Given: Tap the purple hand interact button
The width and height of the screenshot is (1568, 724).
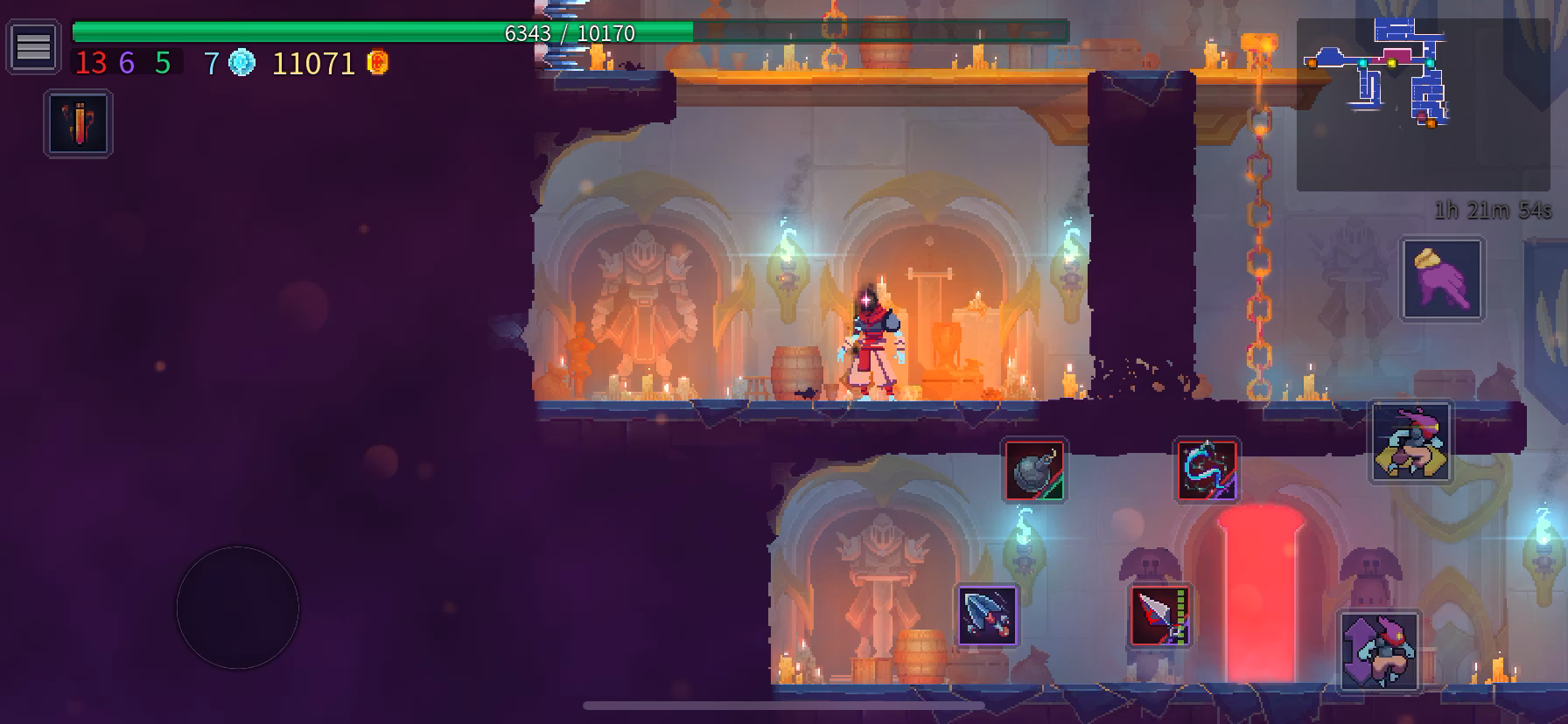Looking at the screenshot, I should (1442, 280).
